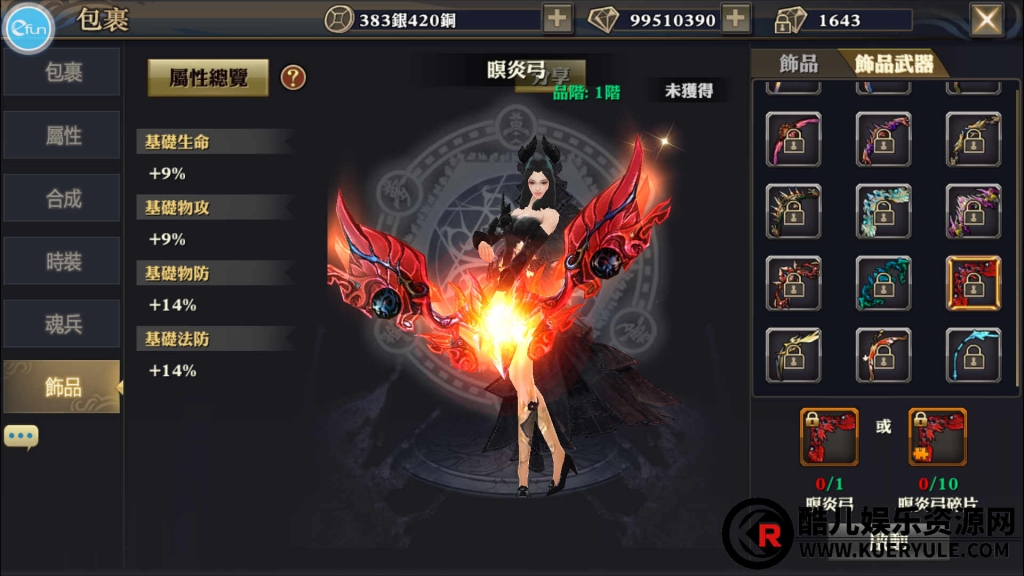Open the 包裹 side tab
Image resolution: width=1024 pixels, height=576 pixels.
point(62,73)
